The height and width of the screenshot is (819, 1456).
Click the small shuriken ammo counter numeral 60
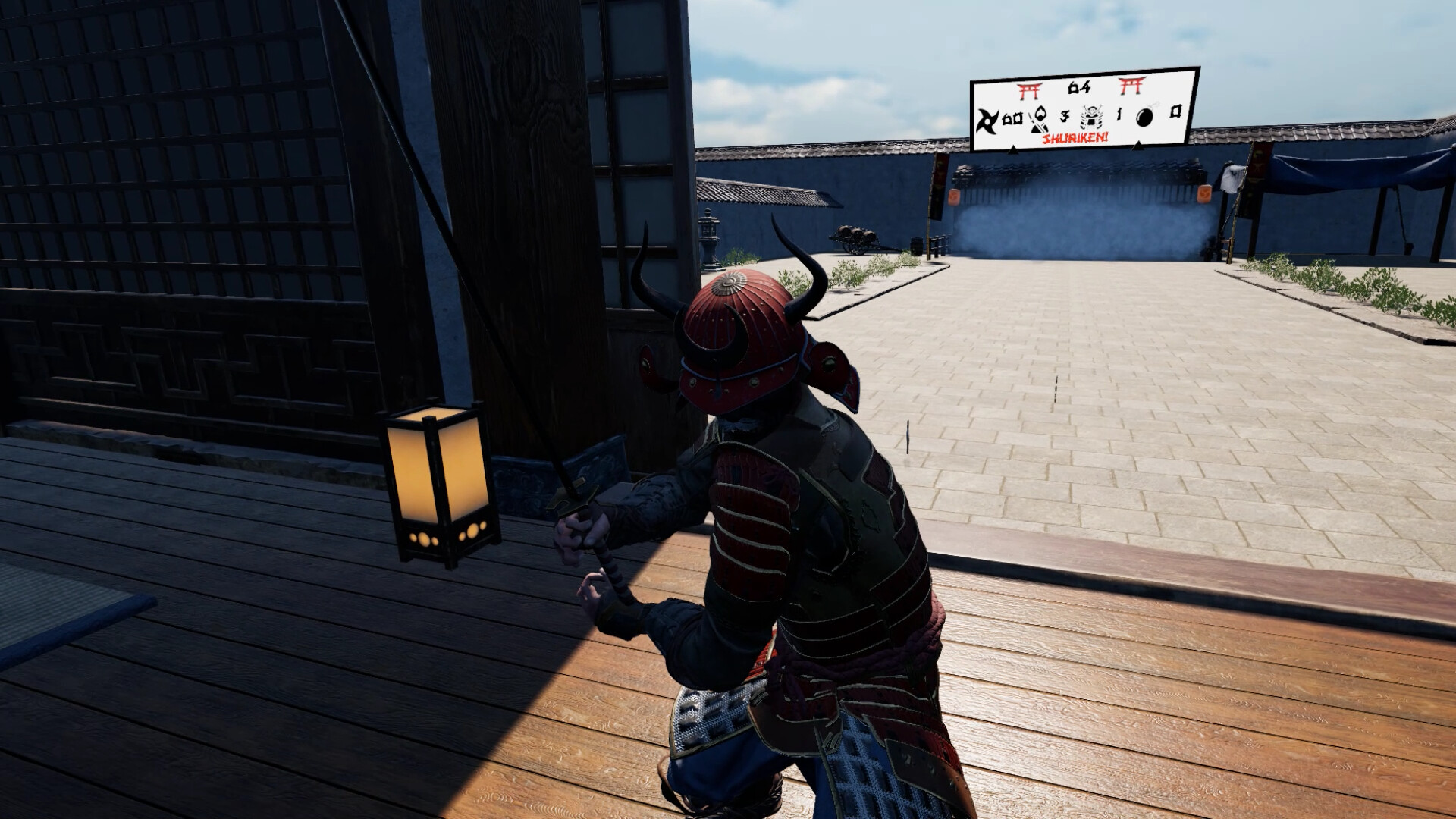pyautogui.click(x=1012, y=118)
